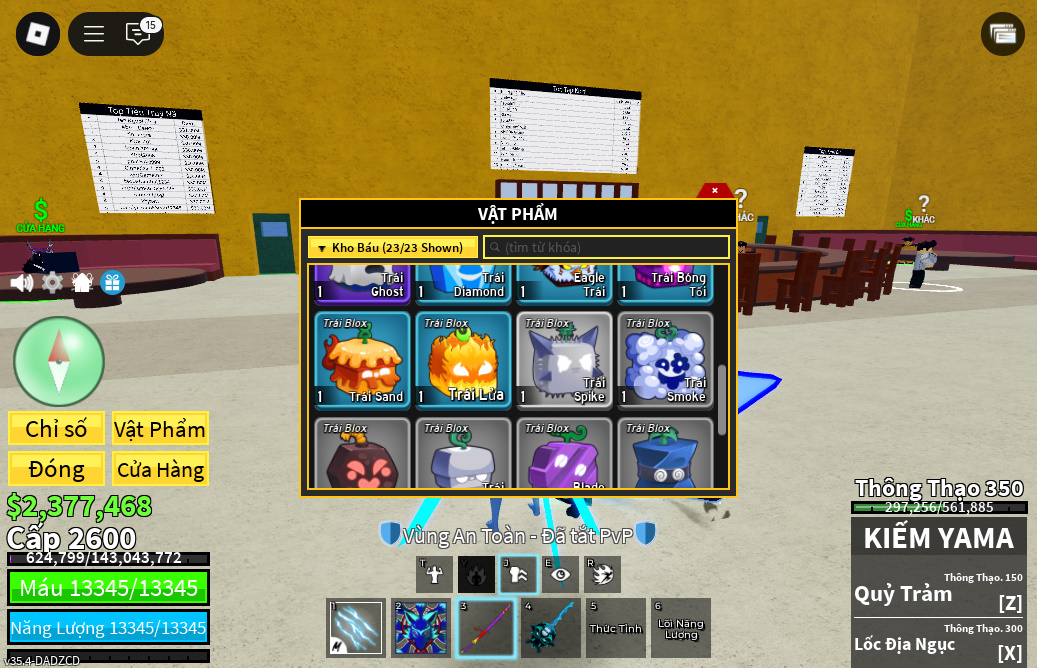Open the Roblox menu logo button
The height and width of the screenshot is (668, 1037).
(38, 34)
